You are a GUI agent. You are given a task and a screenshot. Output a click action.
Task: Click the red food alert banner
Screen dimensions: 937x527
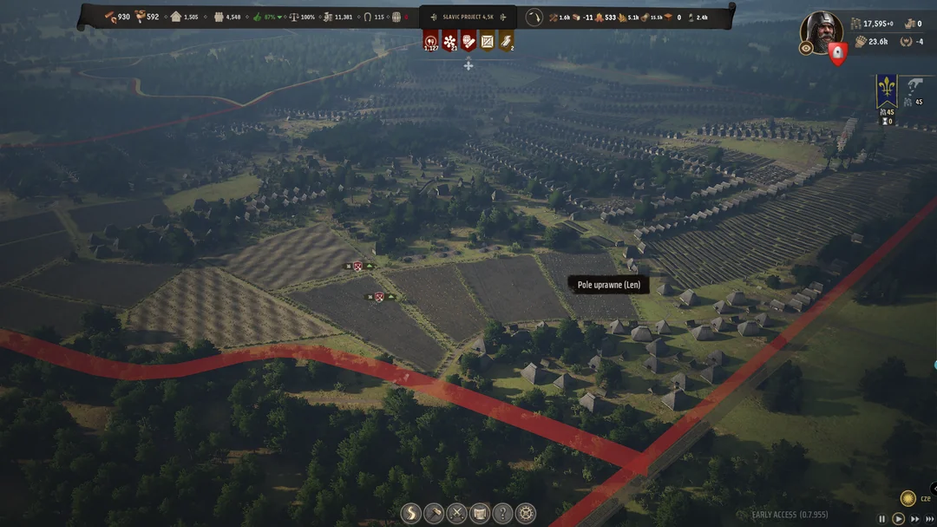431,41
